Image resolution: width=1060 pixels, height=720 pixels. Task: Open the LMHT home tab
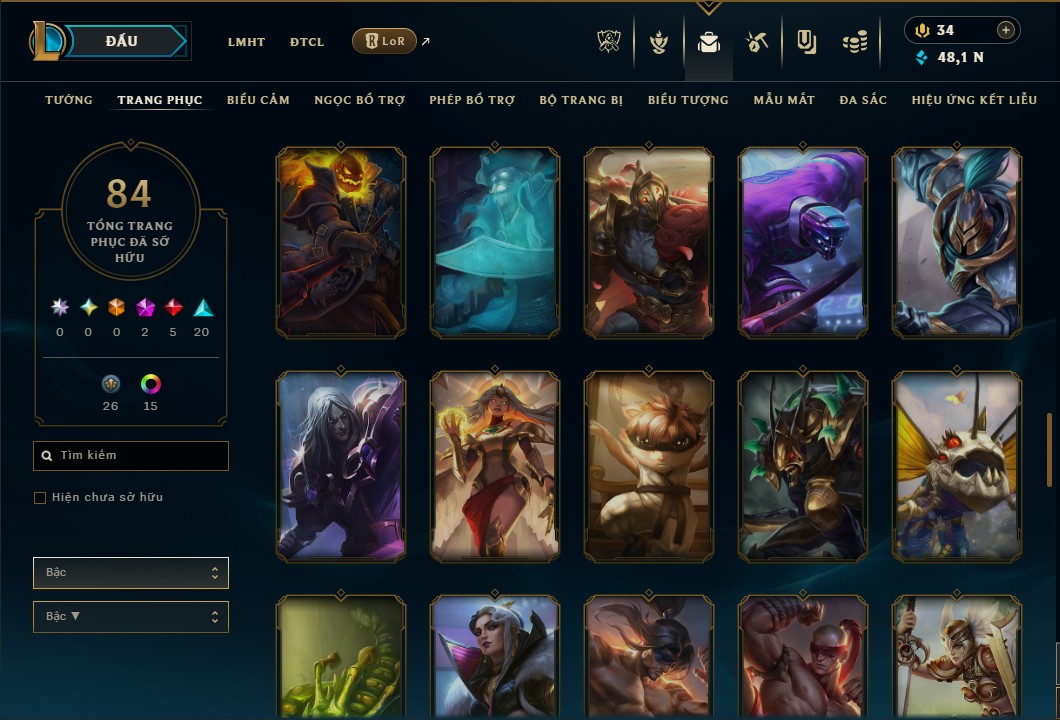pyautogui.click(x=246, y=42)
